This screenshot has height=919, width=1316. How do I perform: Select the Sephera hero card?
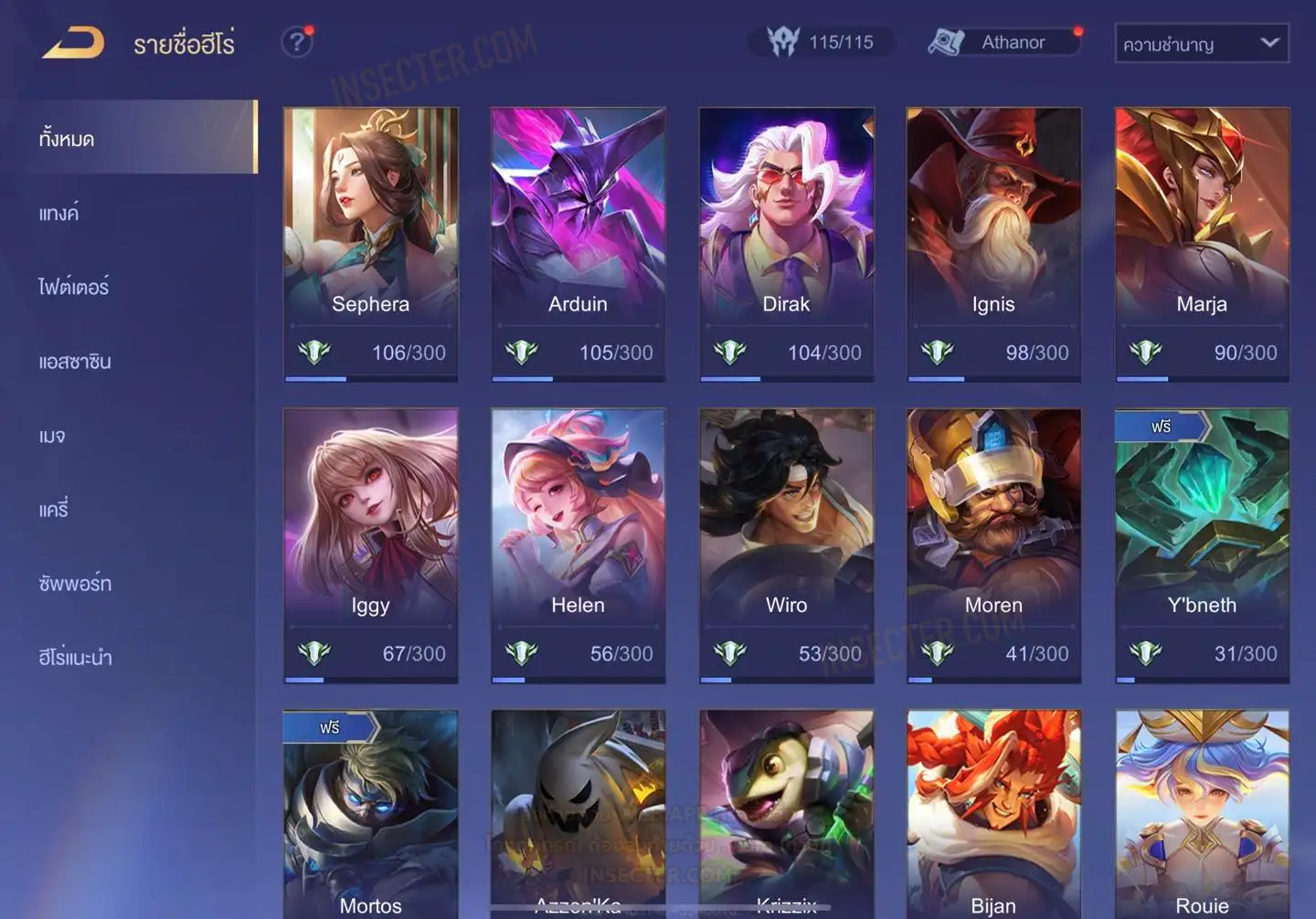pyautogui.click(x=370, y=243)
